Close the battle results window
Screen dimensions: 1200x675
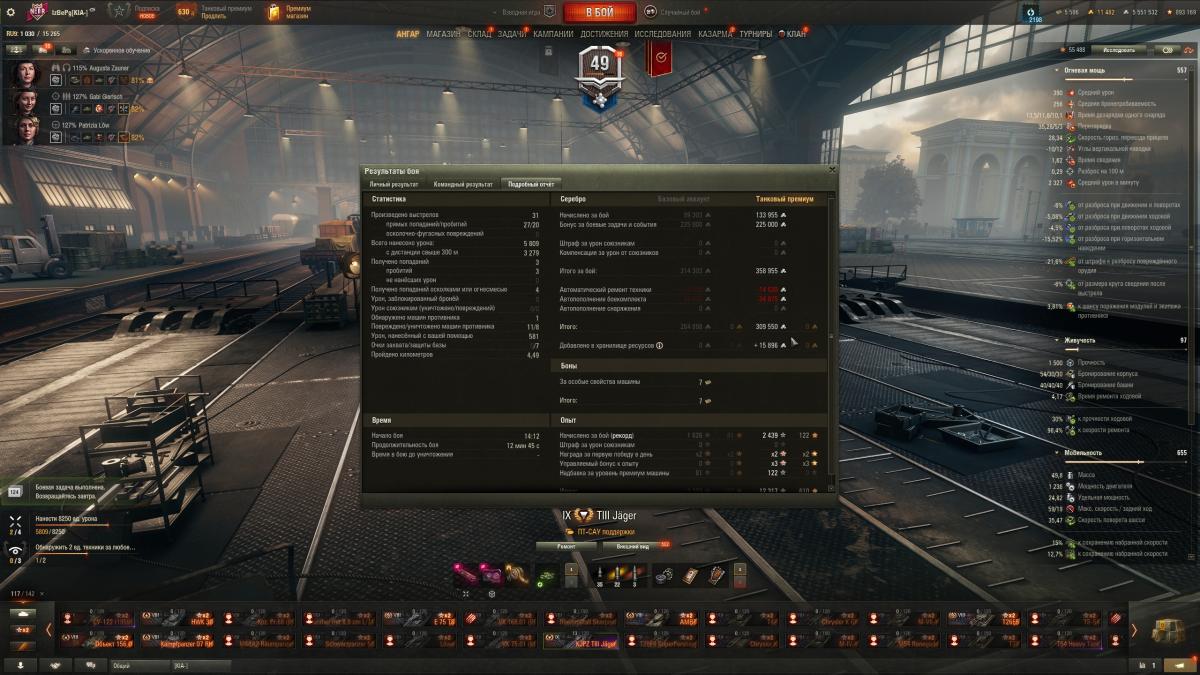tap(832, 171)
